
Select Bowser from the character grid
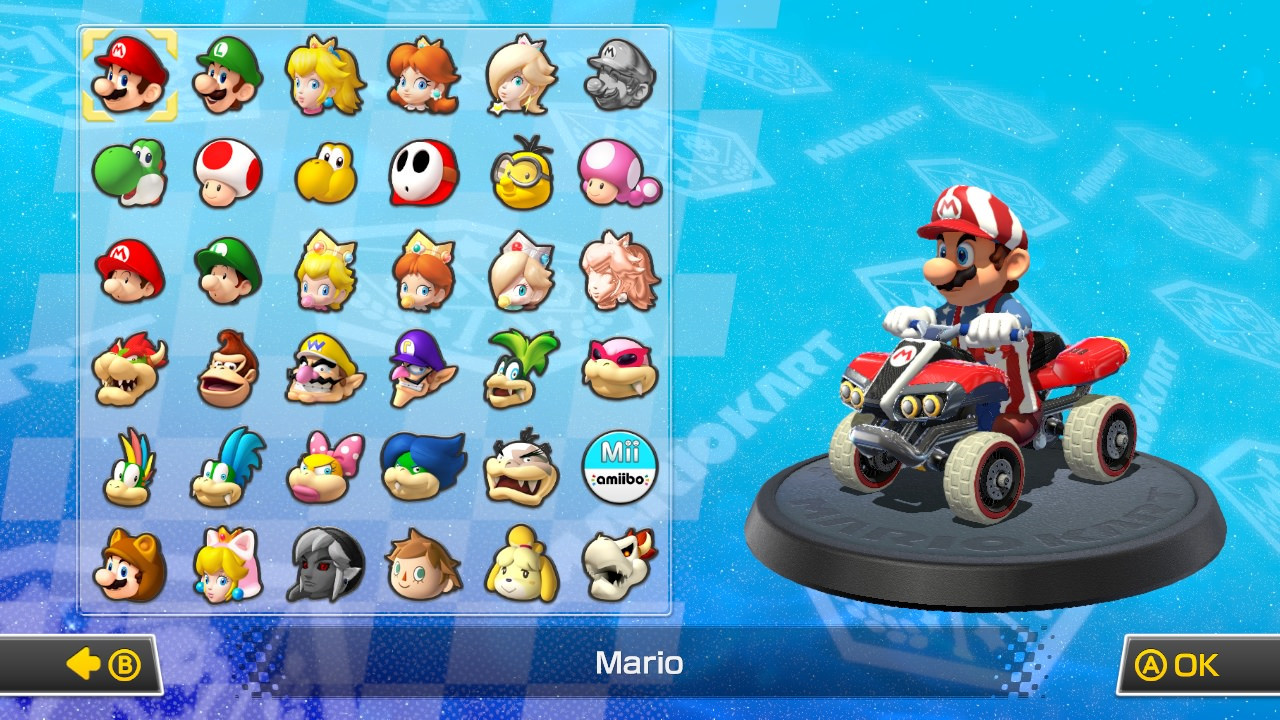[128, 369]
